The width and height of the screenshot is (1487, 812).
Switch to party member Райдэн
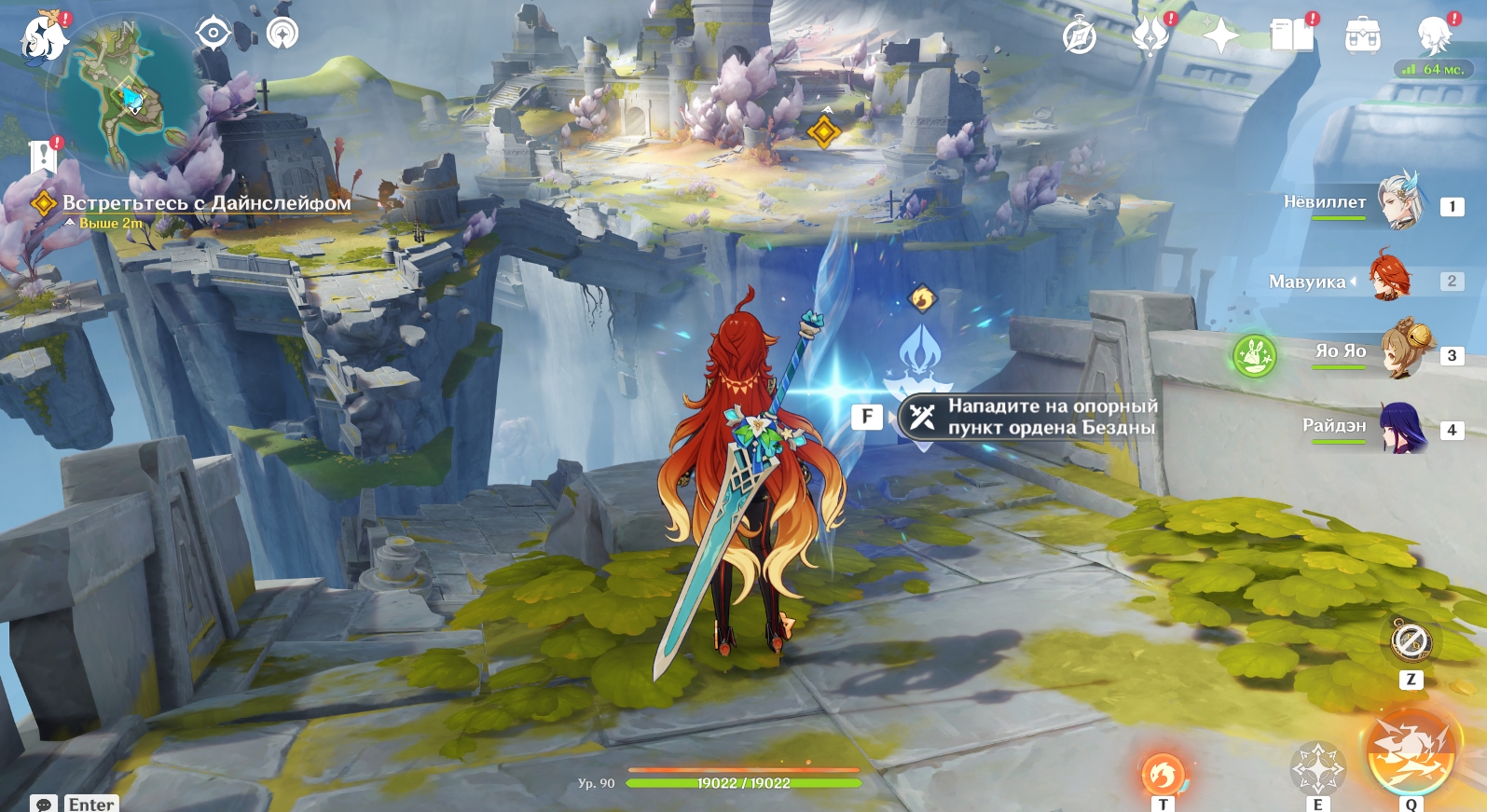(x=1400, y=427)
